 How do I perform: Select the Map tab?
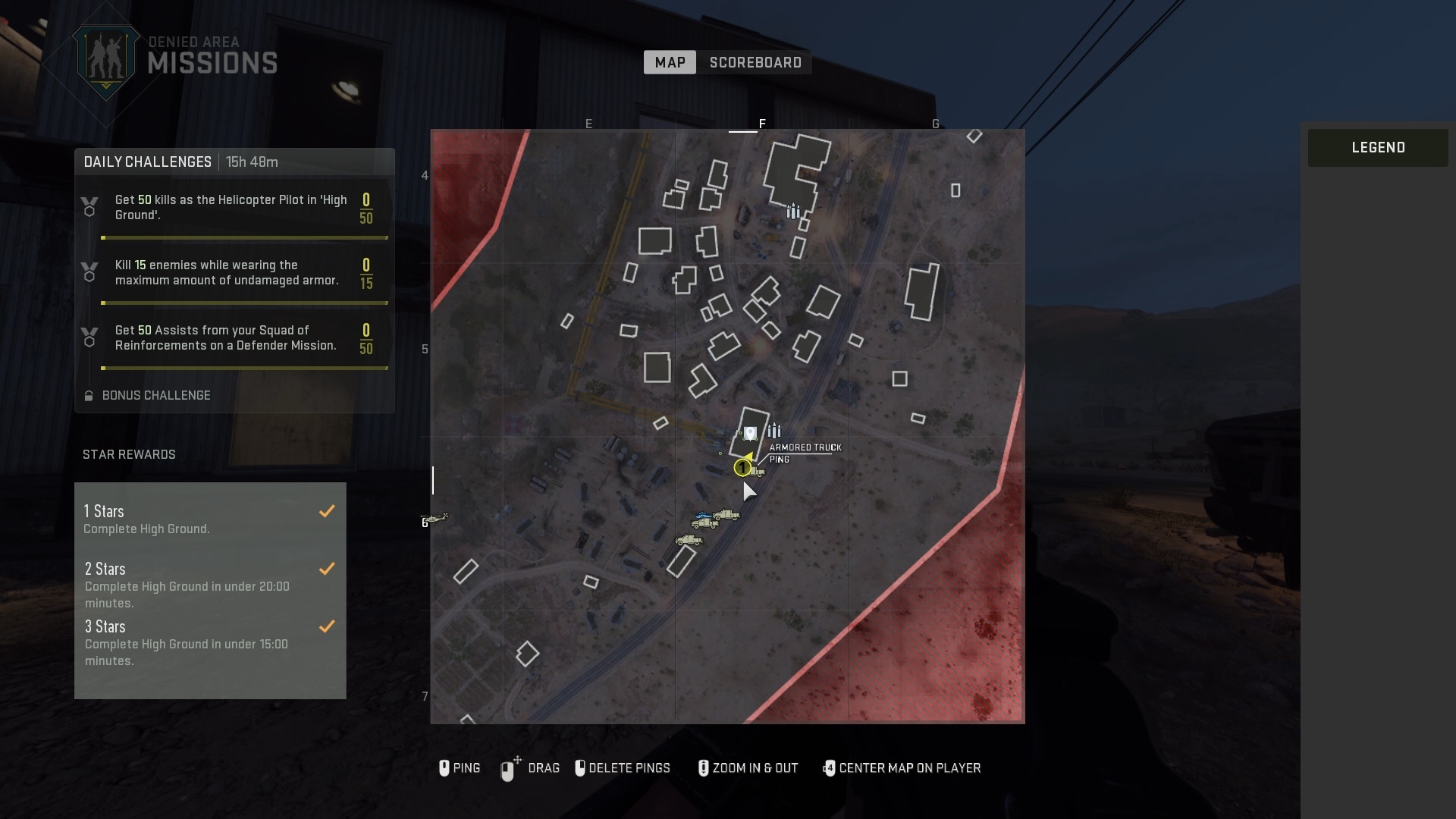670,62
